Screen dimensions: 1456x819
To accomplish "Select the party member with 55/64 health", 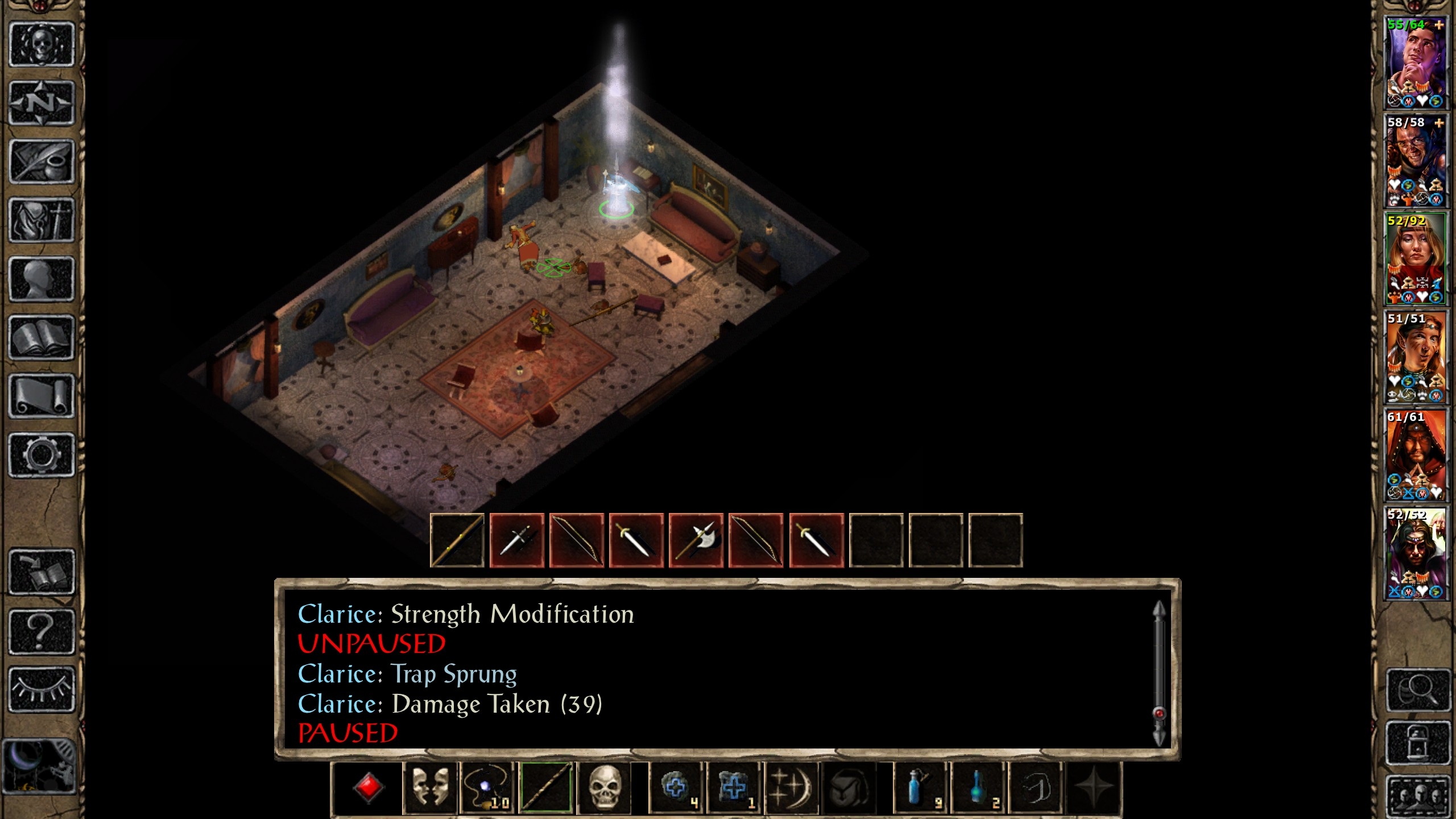I will tap(1415, 63).
